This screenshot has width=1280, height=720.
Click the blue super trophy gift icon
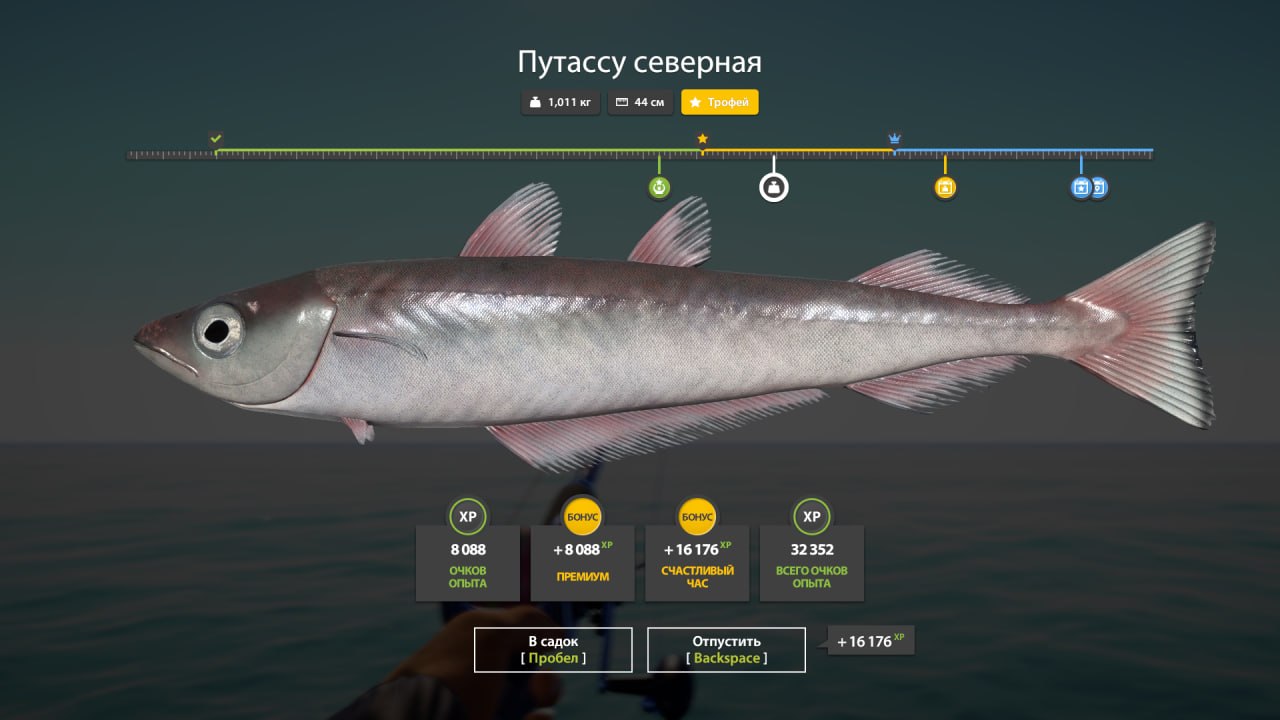[x=1081, y=187]
